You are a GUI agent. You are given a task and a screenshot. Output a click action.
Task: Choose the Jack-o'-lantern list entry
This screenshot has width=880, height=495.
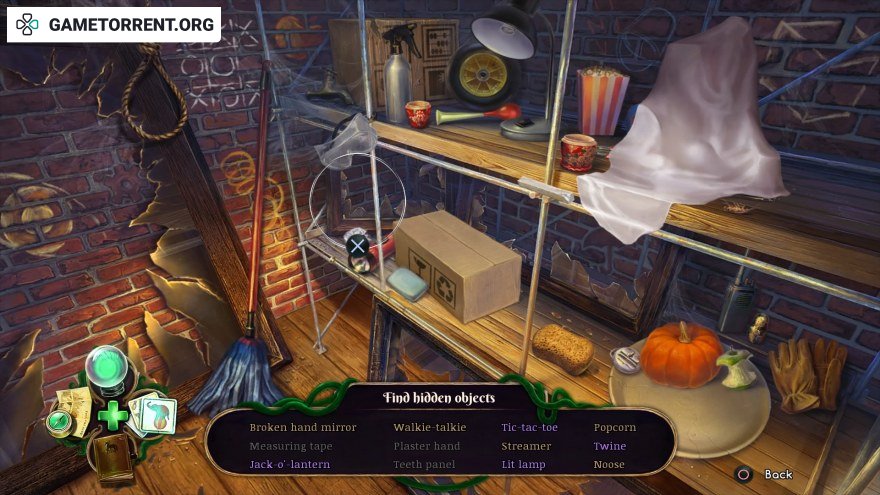click(290, 464)
